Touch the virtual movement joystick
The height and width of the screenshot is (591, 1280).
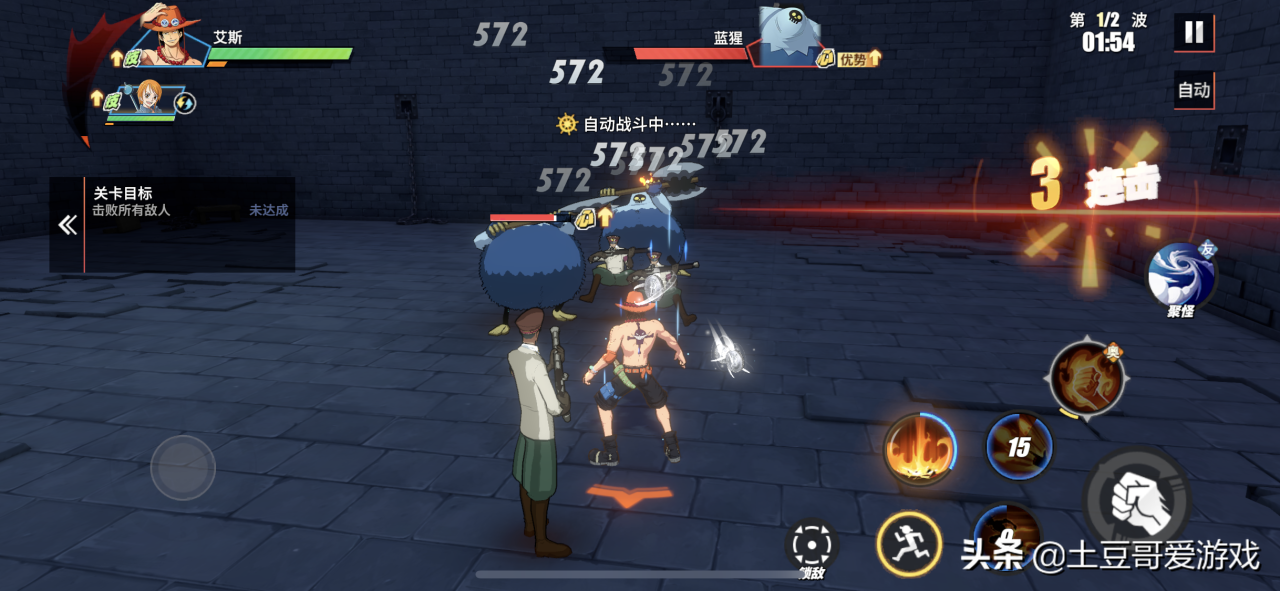point(183,467)
